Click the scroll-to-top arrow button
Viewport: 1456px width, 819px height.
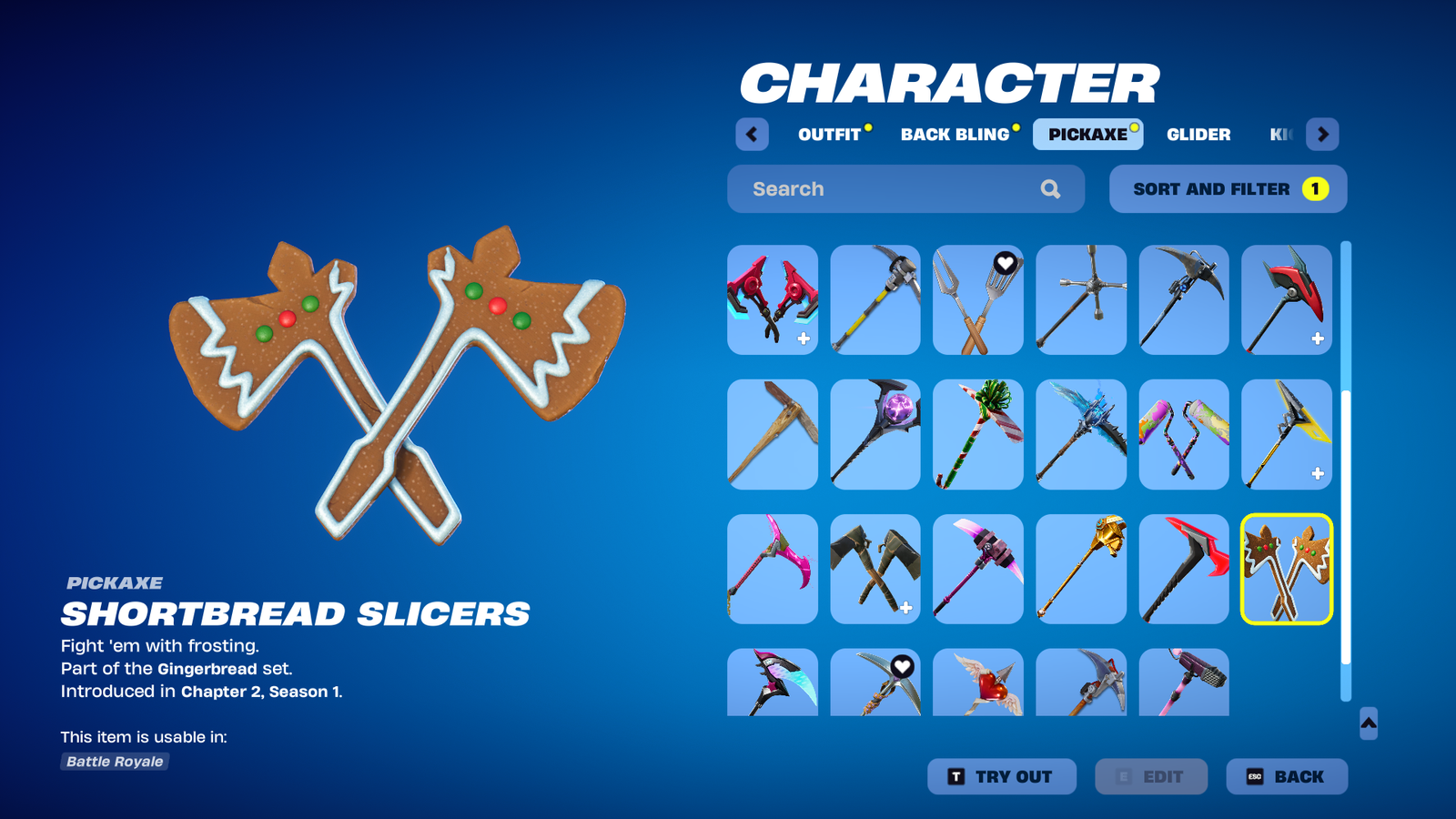(1368, 723)
